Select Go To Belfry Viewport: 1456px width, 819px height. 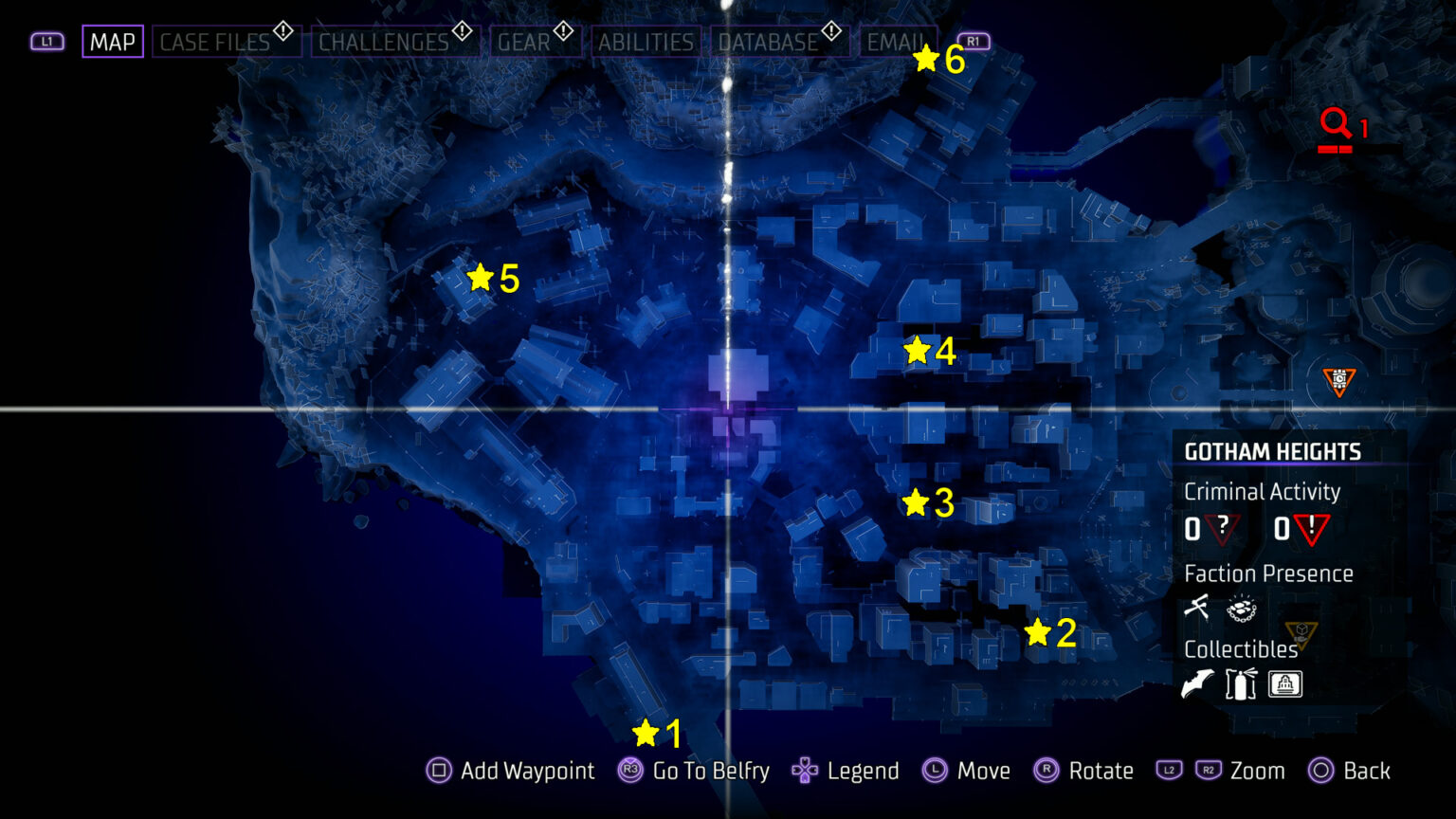click(x=709, y=771)
